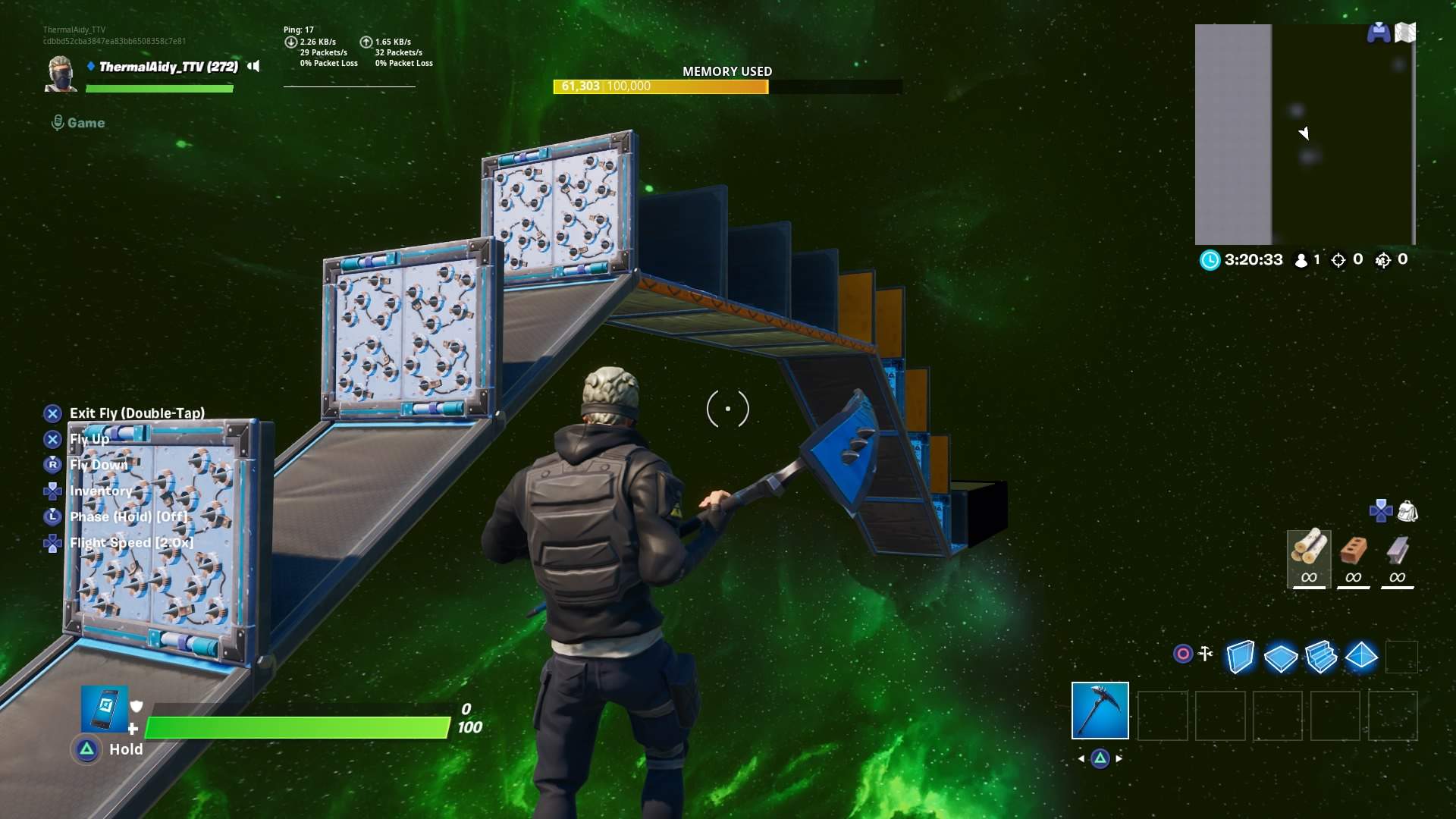
Task: Select the pyramid roof build piece
Action: [1361, 655]
